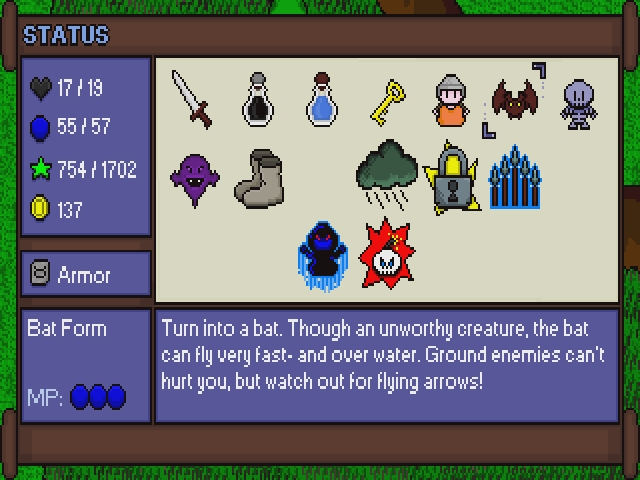This screenshot has width=640, height=480.
Task: Select the purple ghost form icon
Action: (194, 176)
